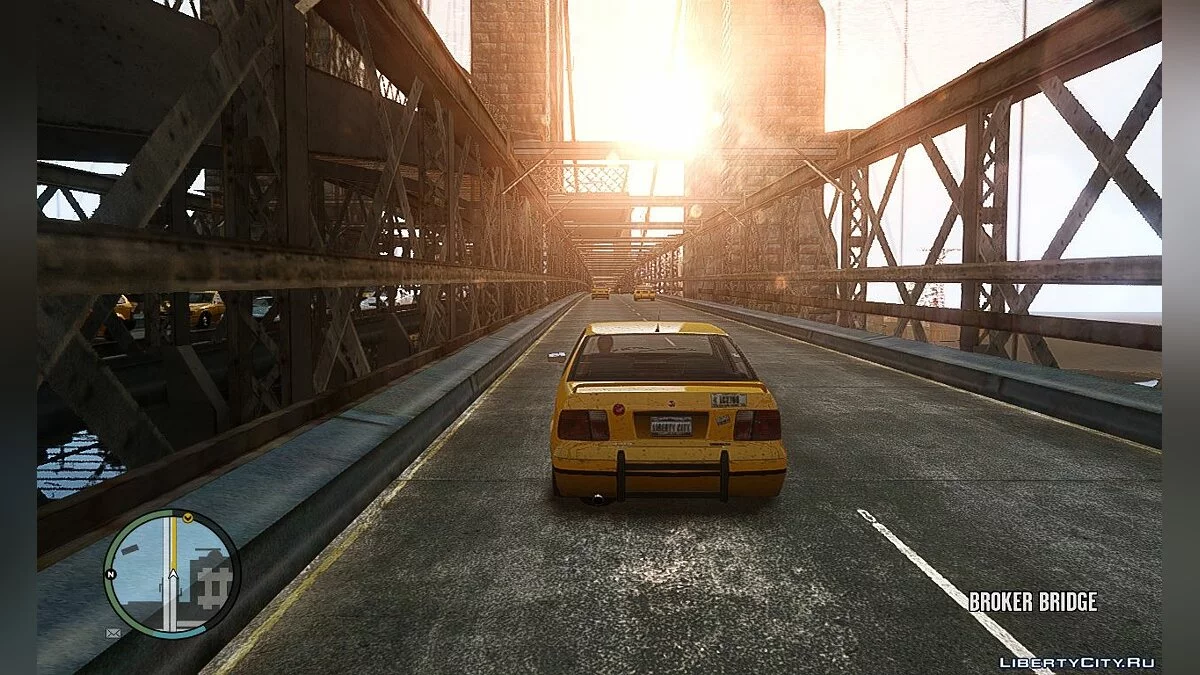Click the circular radar minimap
This screenshot has width=1200, height=675.
(x=171, y=573)
